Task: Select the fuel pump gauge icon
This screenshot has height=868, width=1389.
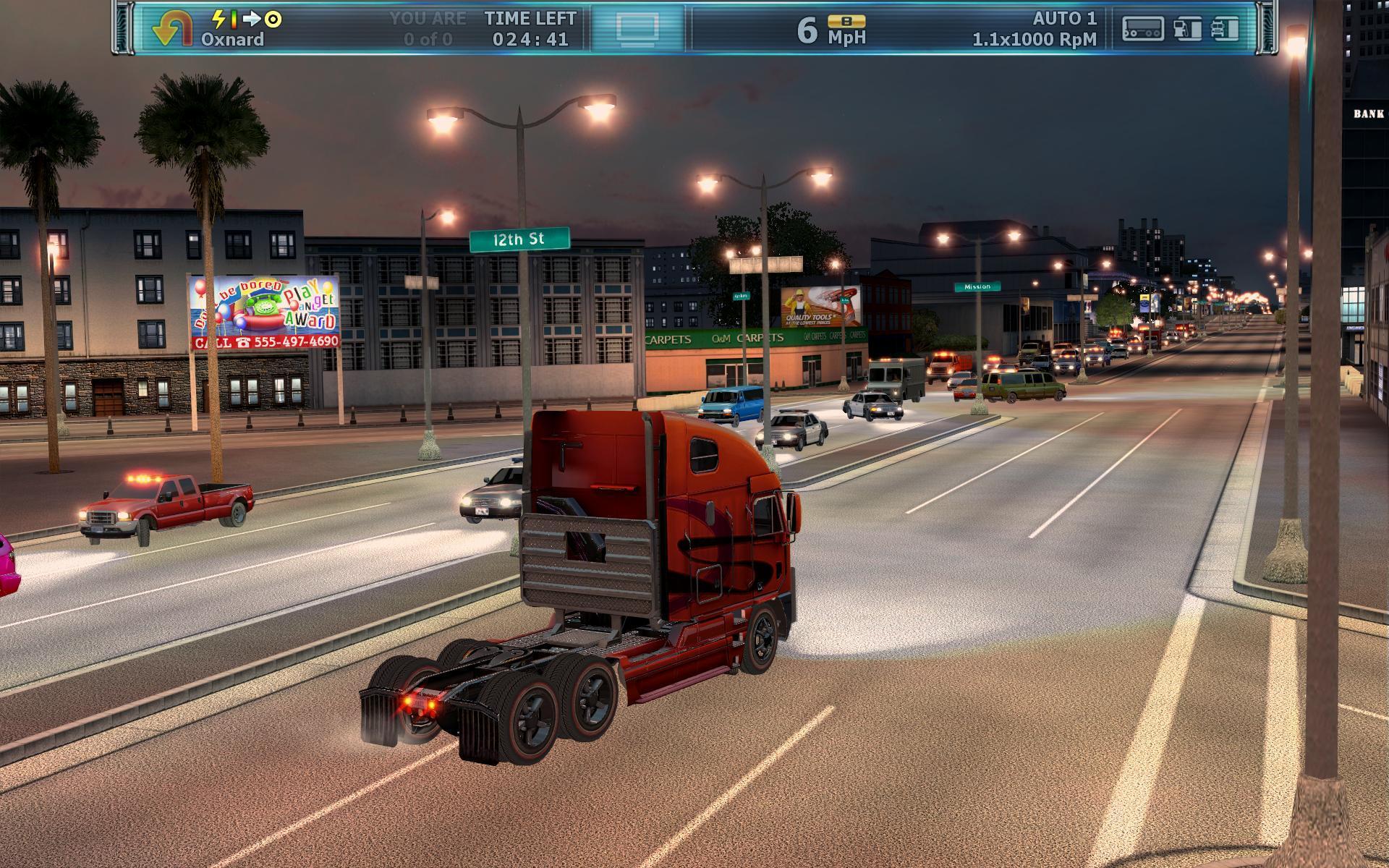Action: [x=1186, y=29]
